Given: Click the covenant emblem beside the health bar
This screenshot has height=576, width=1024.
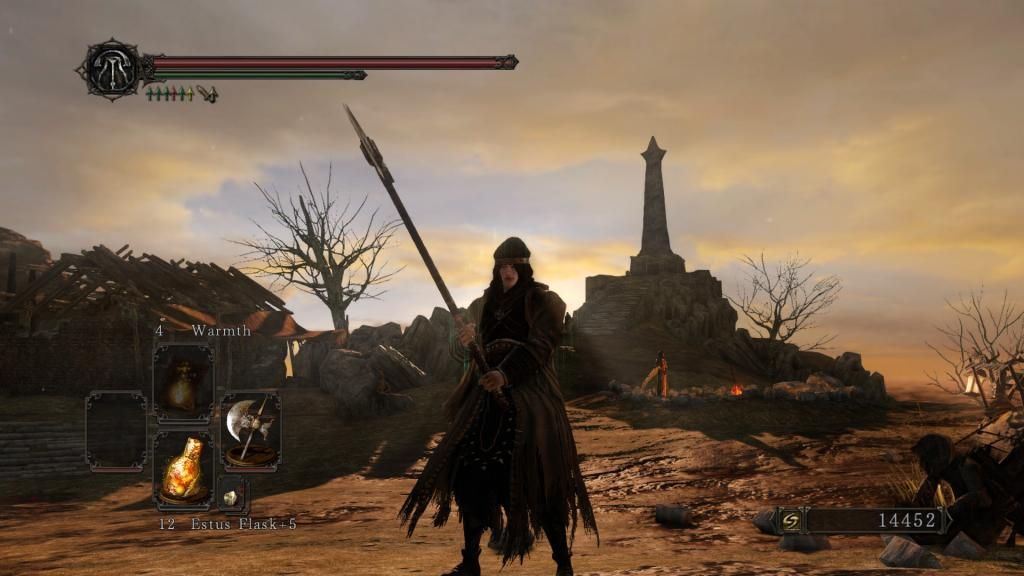Looking at the screenshot, I should [x=111, y=69].
